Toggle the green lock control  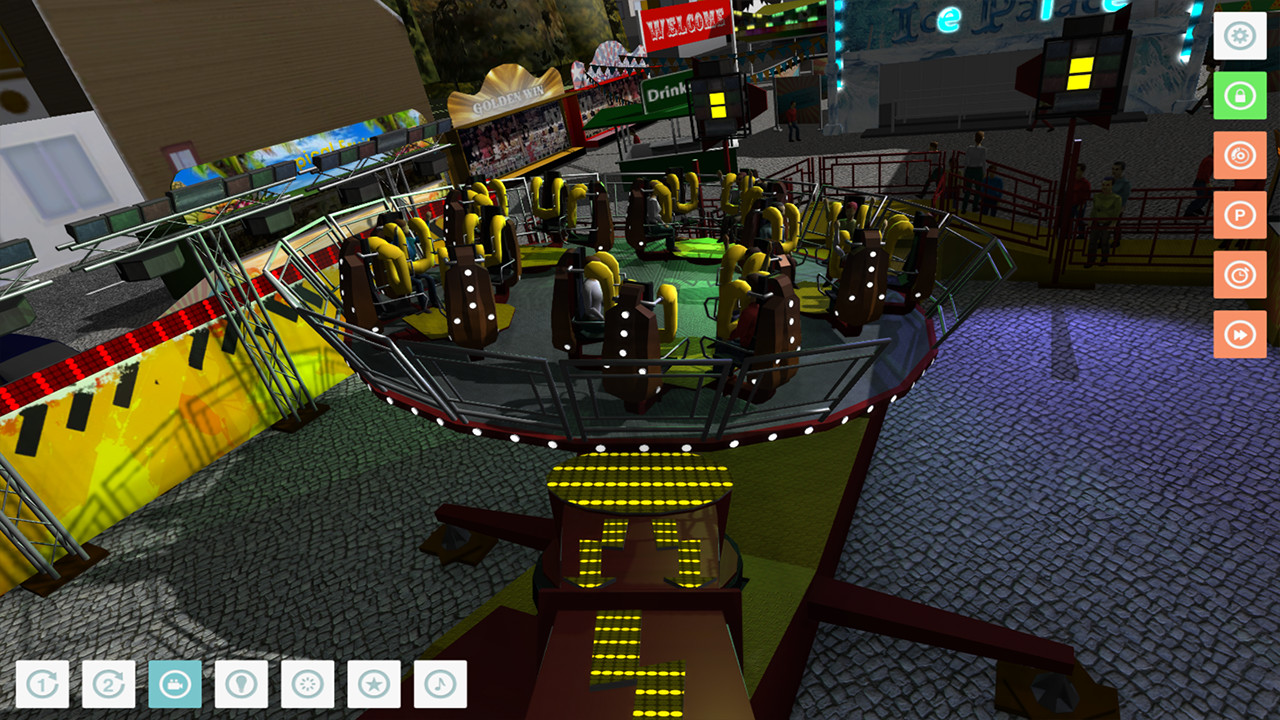click(x=1240, y=97)
